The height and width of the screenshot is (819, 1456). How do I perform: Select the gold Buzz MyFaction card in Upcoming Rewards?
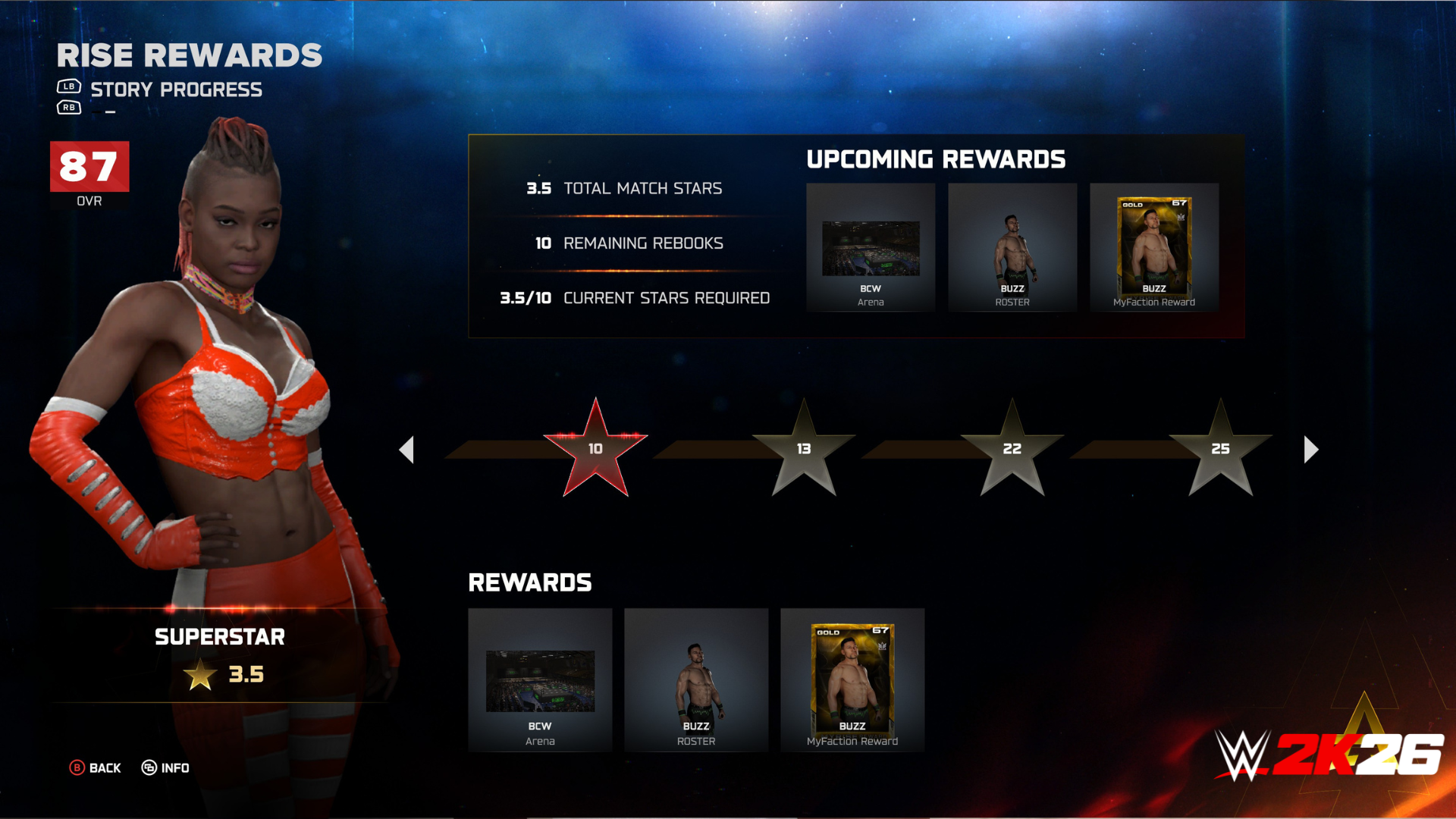[1153, 248]
